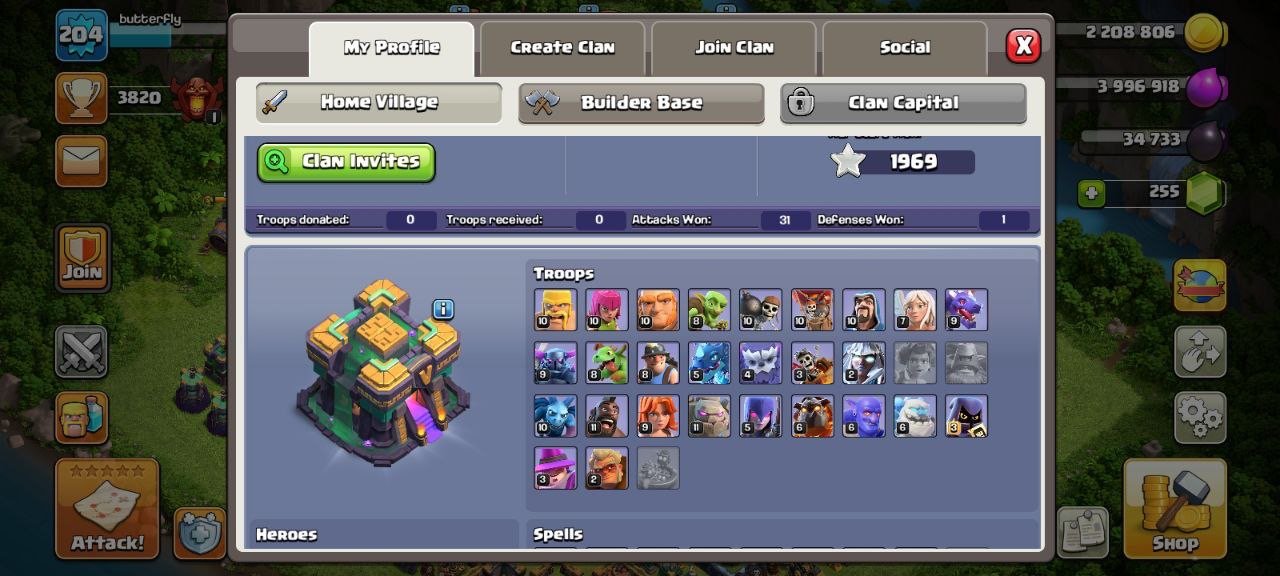Open the Join Clan tab

pos(734,47)
